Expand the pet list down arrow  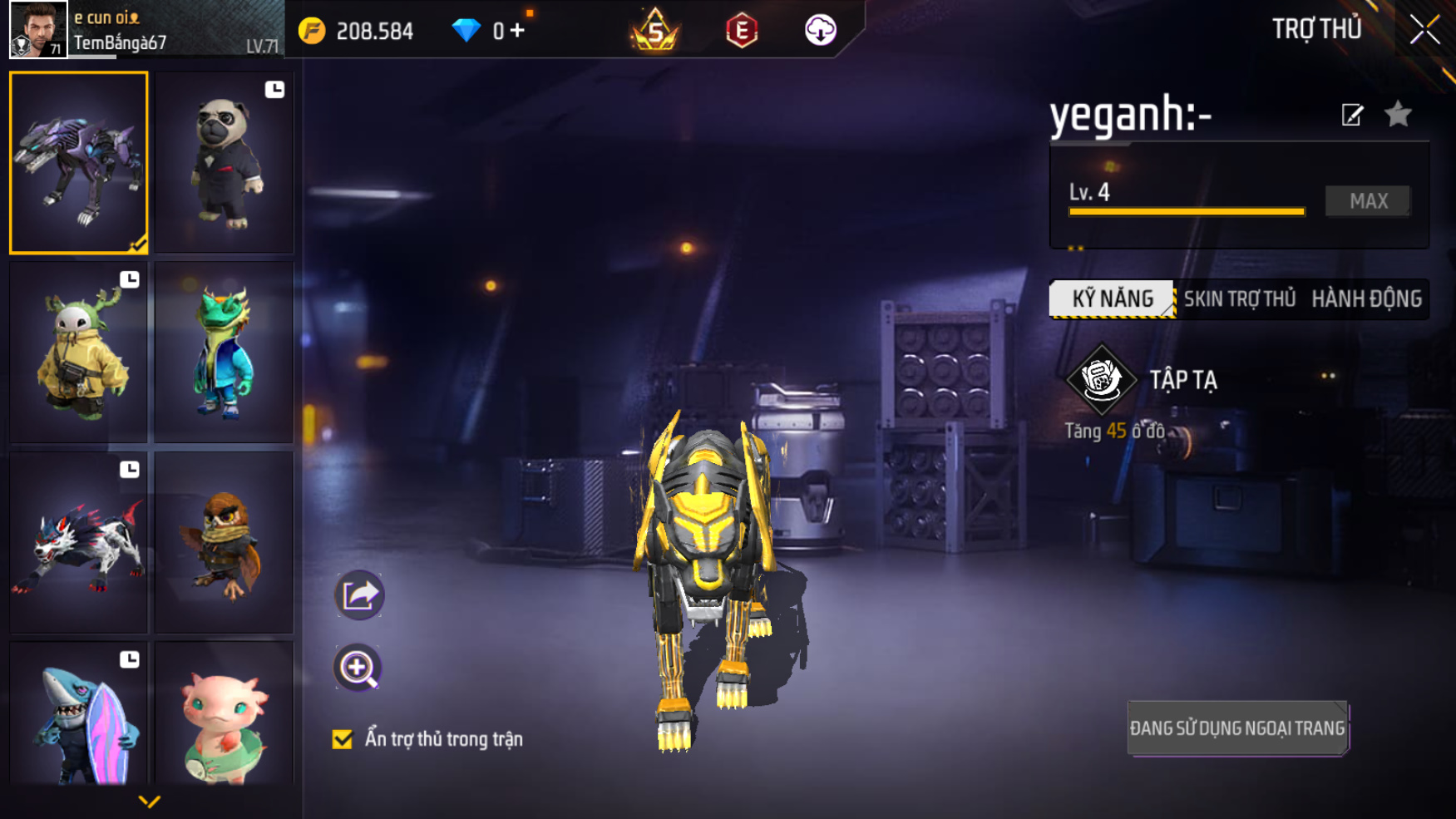tap(150, 802)
